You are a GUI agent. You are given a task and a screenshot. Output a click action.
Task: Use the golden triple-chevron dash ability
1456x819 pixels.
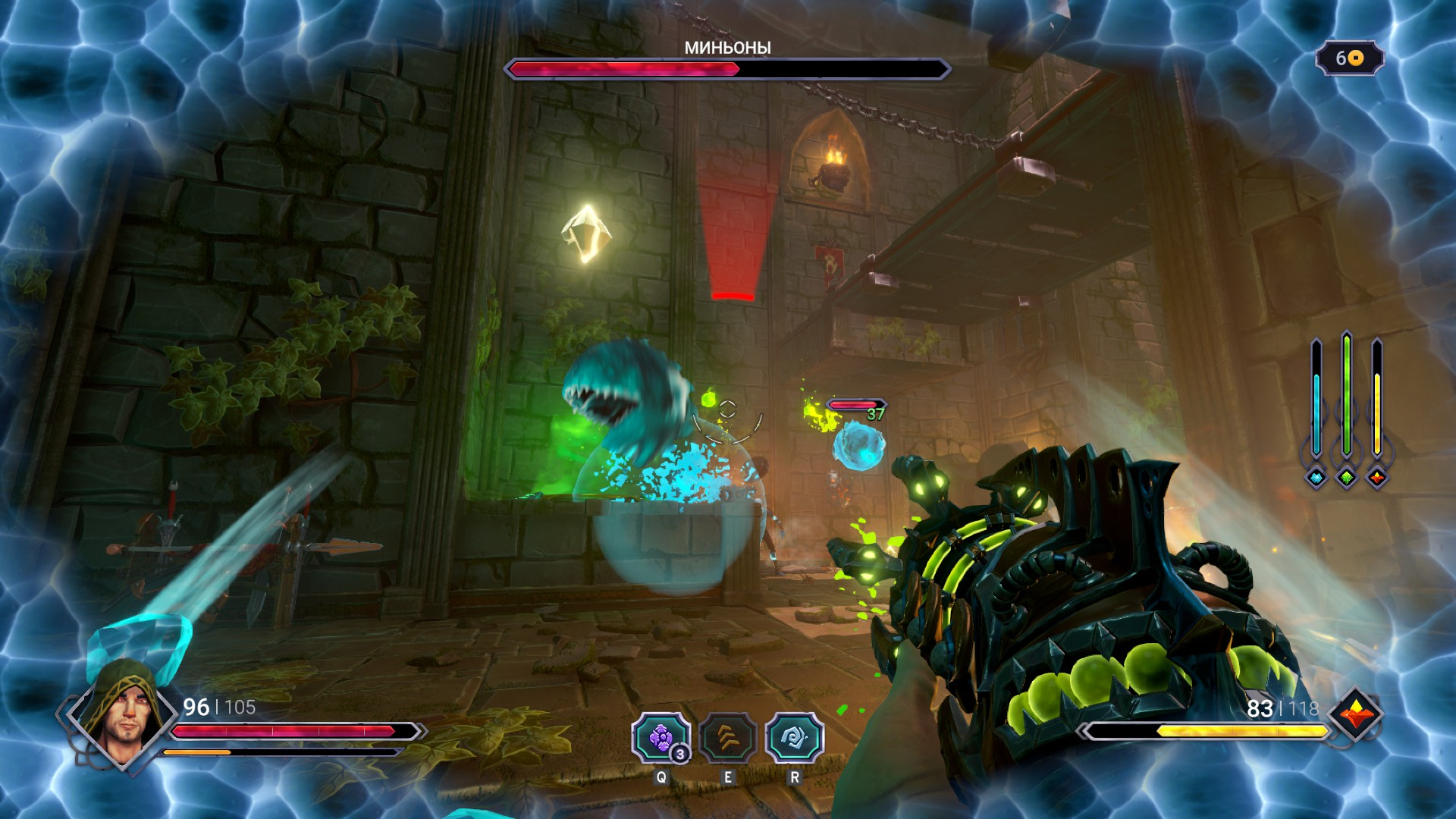coord(728,737)
